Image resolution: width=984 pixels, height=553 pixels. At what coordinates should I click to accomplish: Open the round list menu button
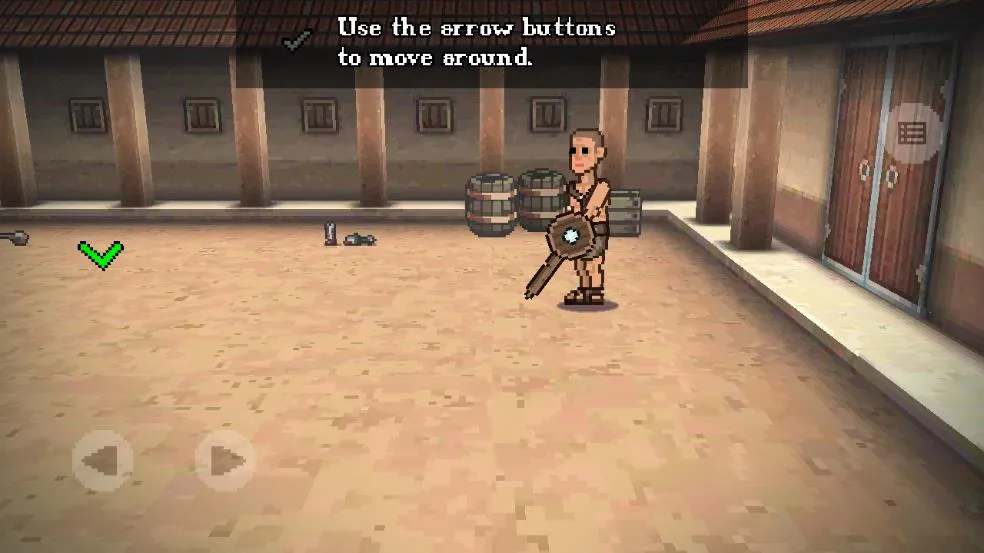pos(912,133)
